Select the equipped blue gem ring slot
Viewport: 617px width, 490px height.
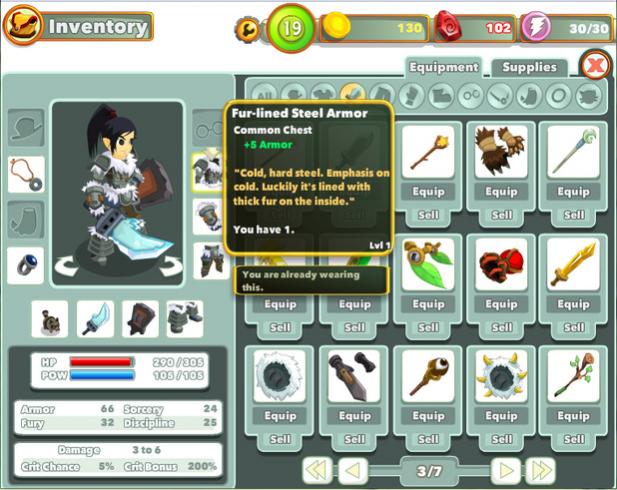(25, 265)
